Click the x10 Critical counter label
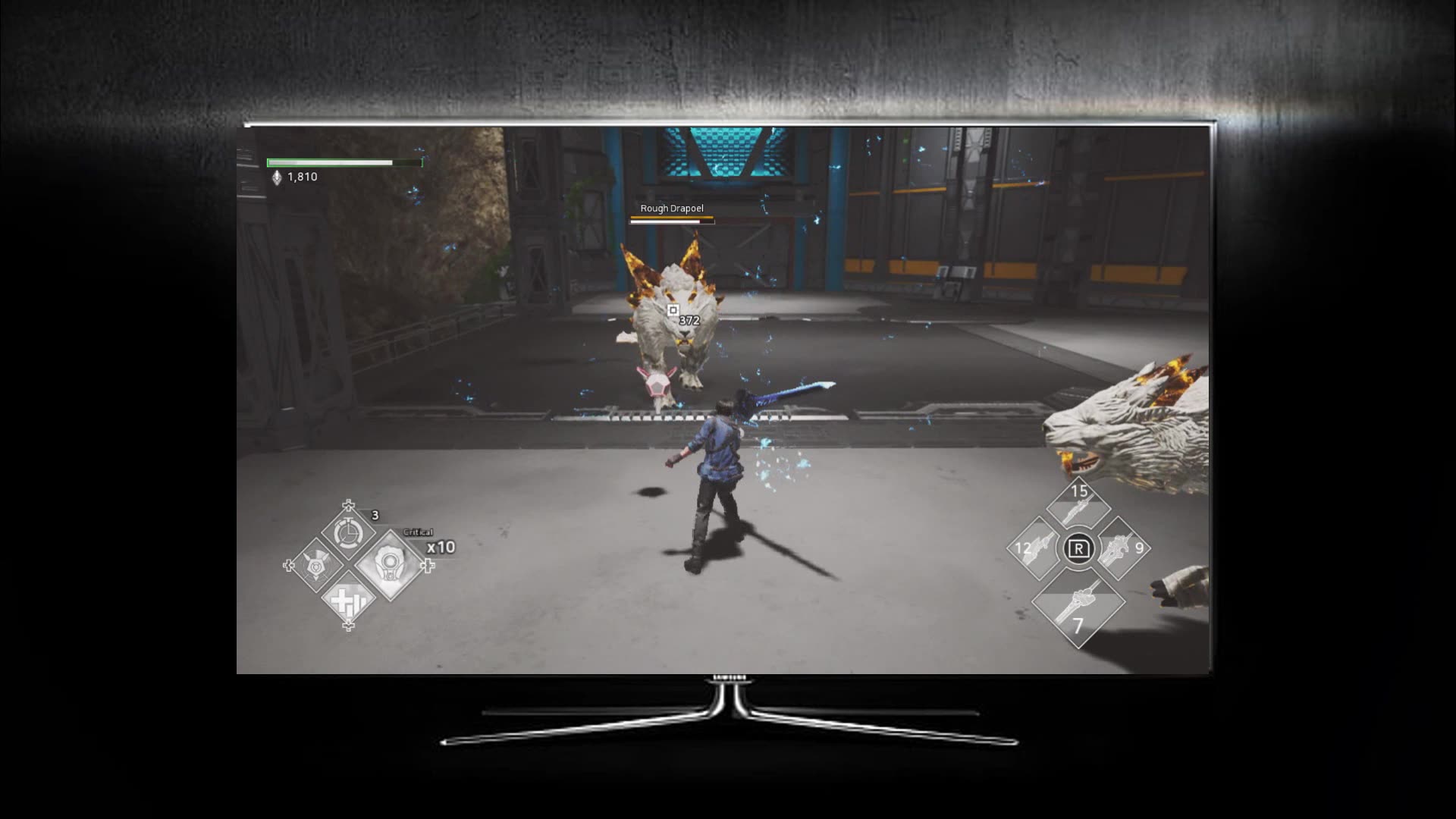Viewport: 1456px width, 819px height. (x=440, y=547)
